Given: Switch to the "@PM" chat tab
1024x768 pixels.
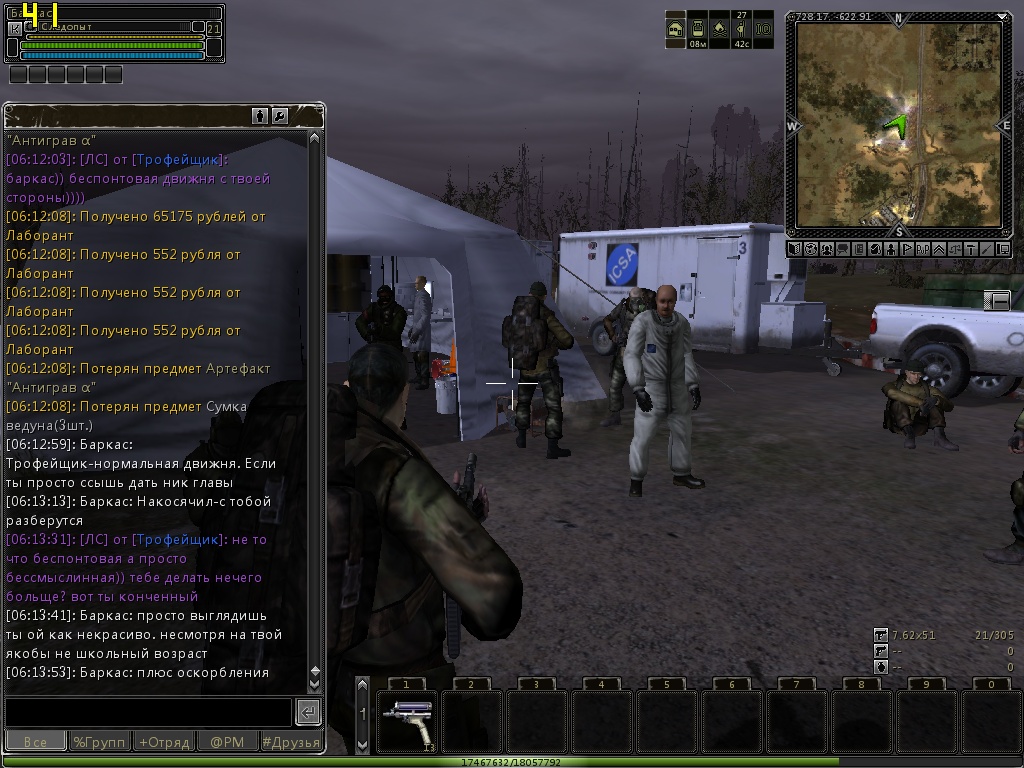Looking at the screenshot, I should tap(226, 741).
